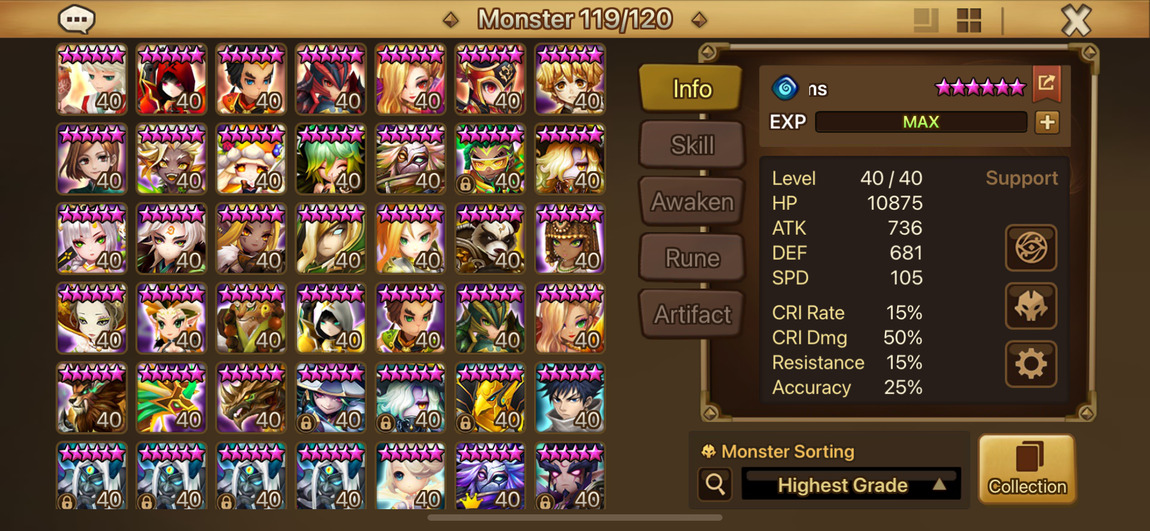Select the panda warrior monster
Viewport: 1150px width, 531px height.
[490, 240]
